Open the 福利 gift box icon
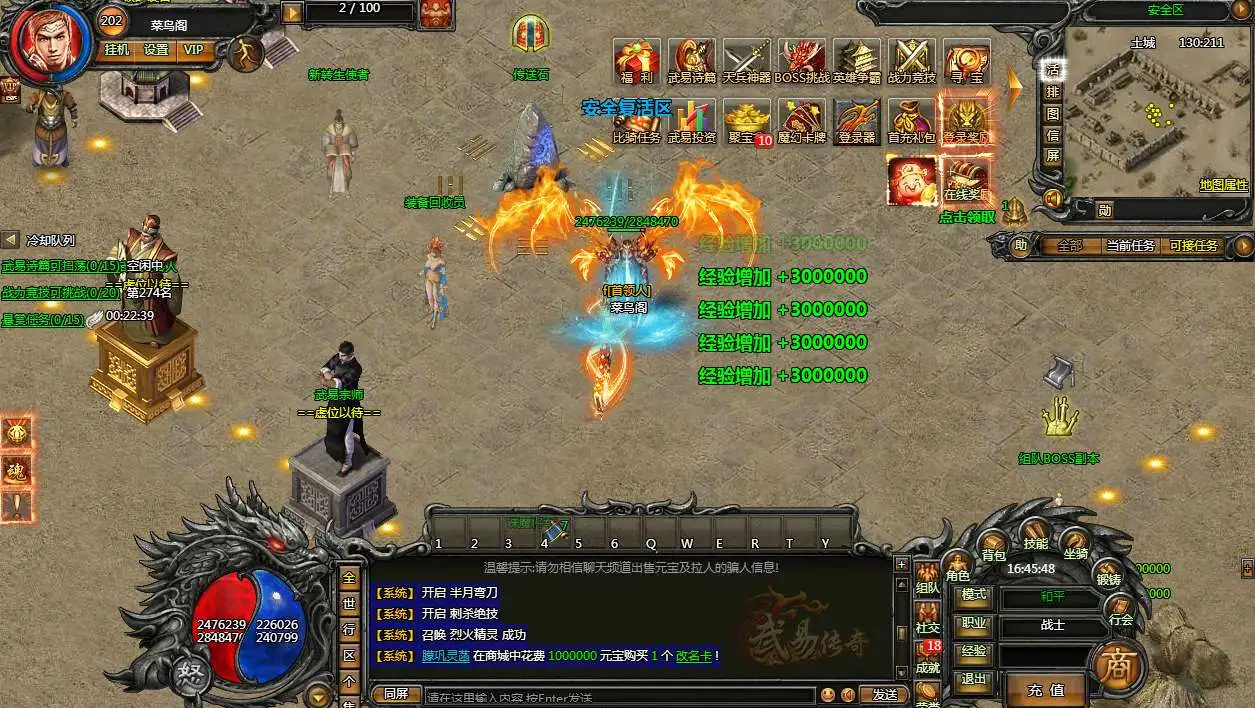1255x708 pixels. pos(636,60)
